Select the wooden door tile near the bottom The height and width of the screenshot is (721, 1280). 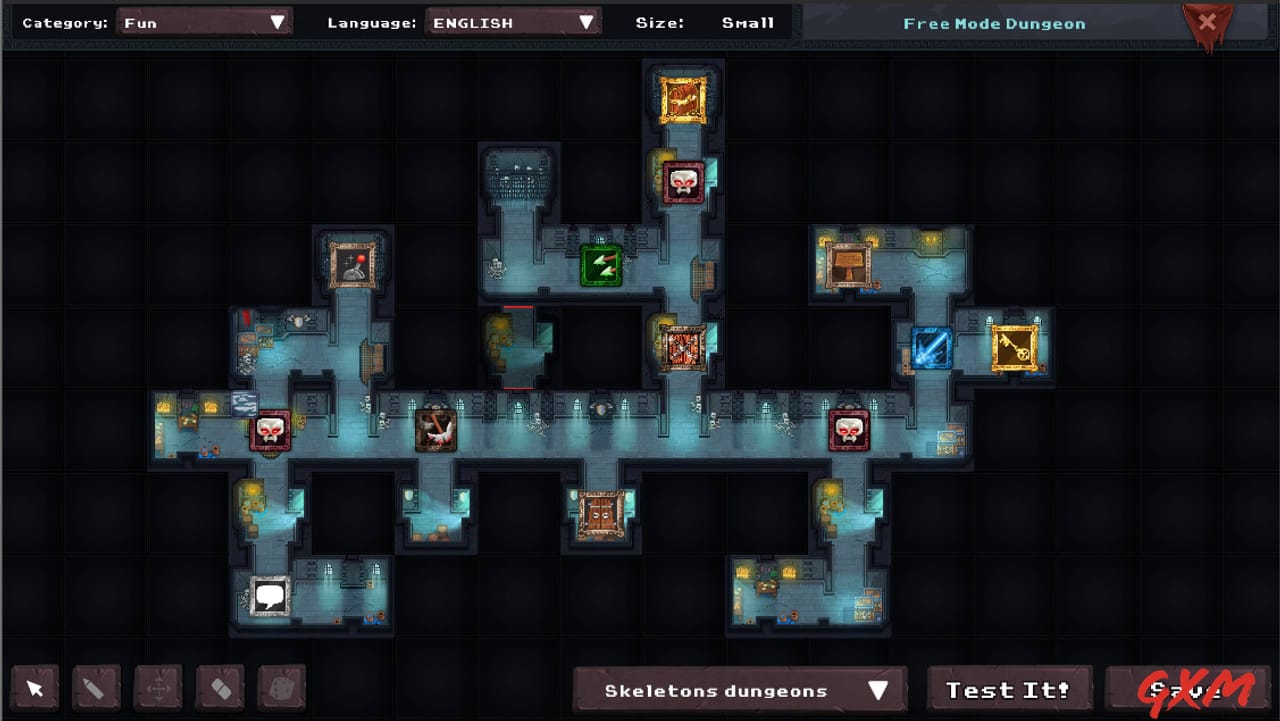[601, 515]
